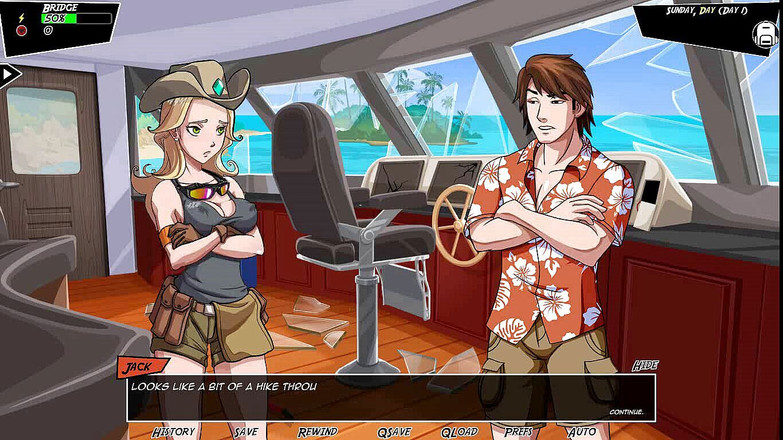Hide the dialogue box
The image size is (783, 440).
(645, 366)
